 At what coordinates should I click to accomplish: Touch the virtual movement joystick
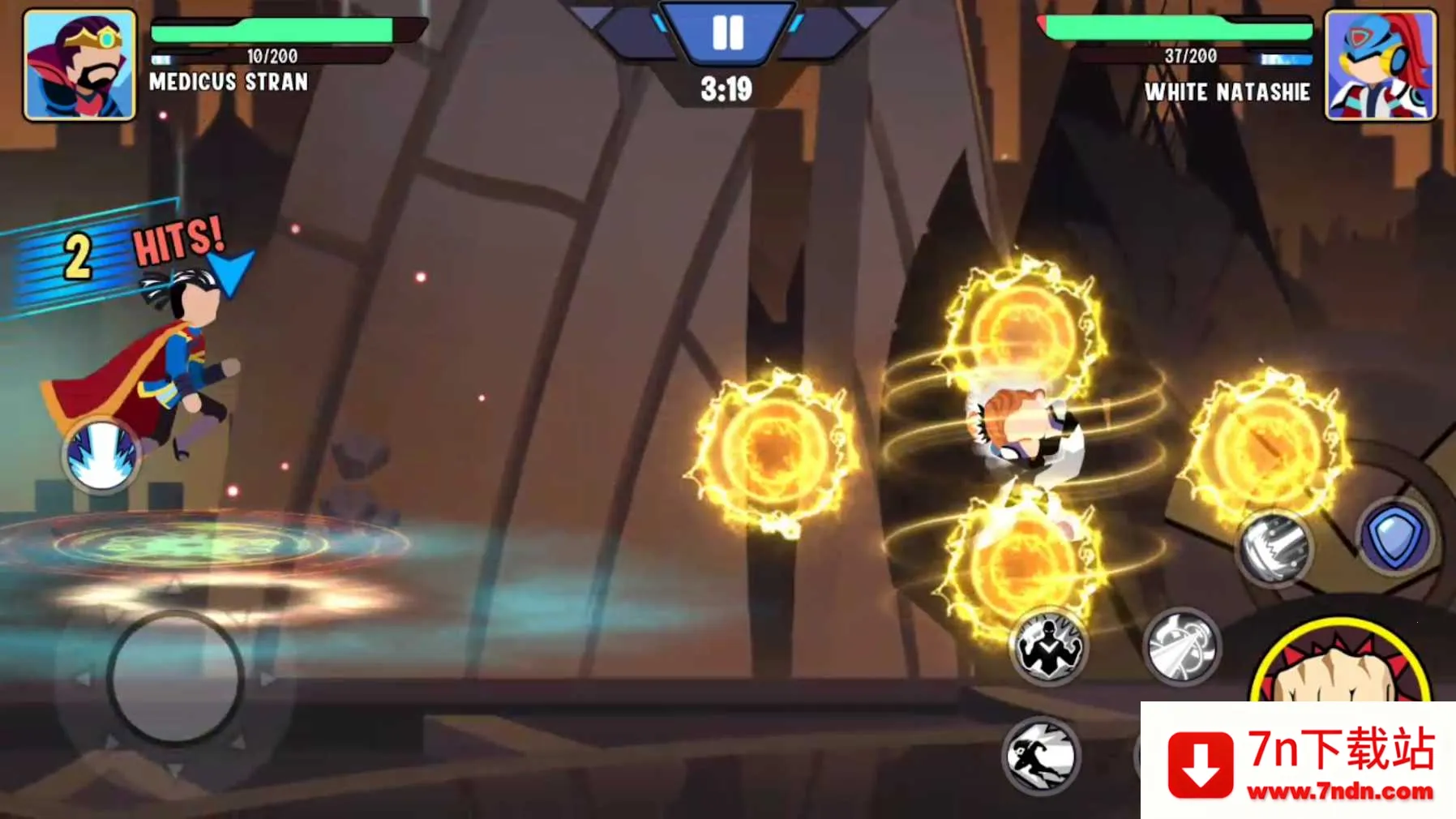point(175,677)
